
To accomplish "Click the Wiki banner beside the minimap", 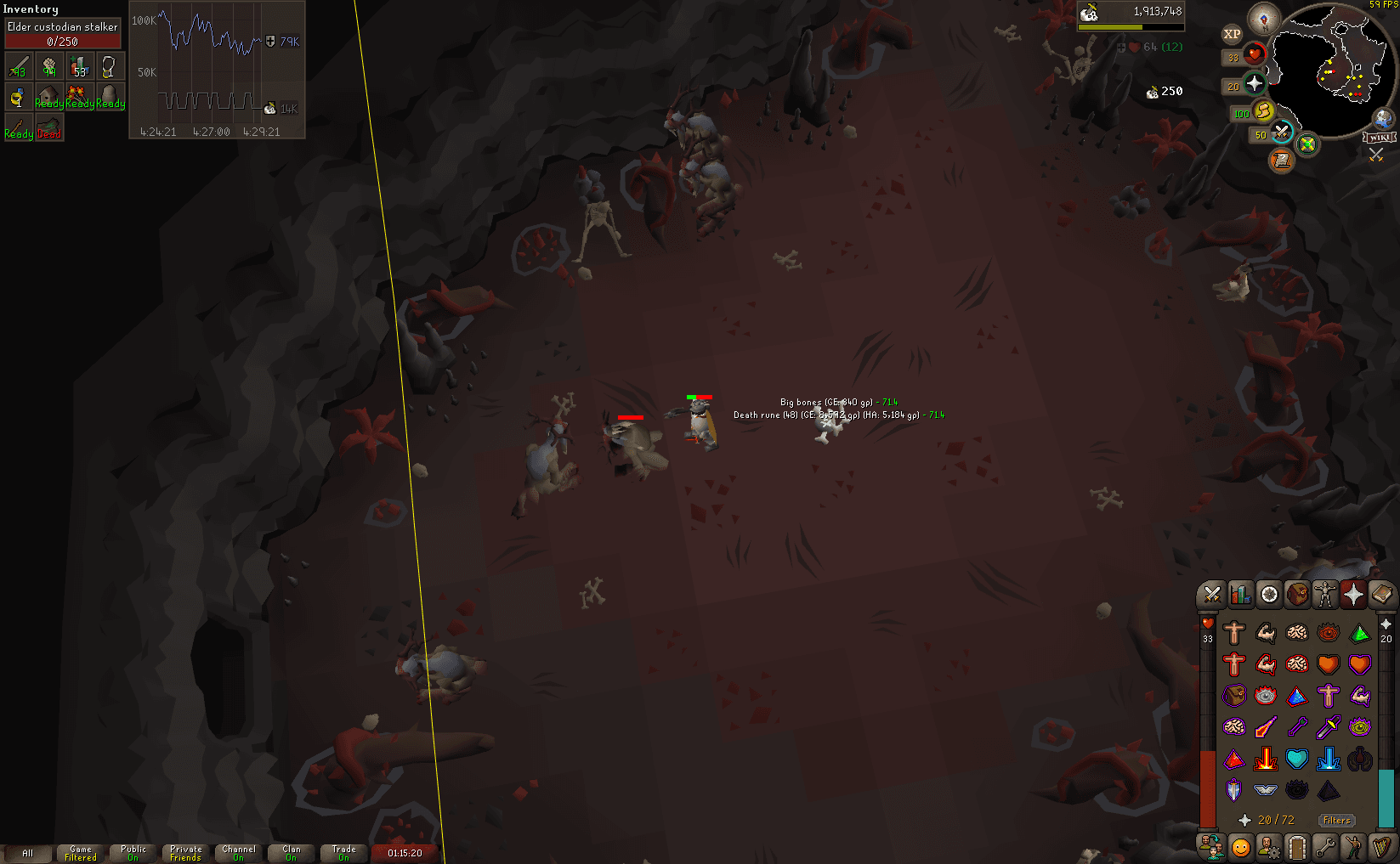I will coord(1380,136).
